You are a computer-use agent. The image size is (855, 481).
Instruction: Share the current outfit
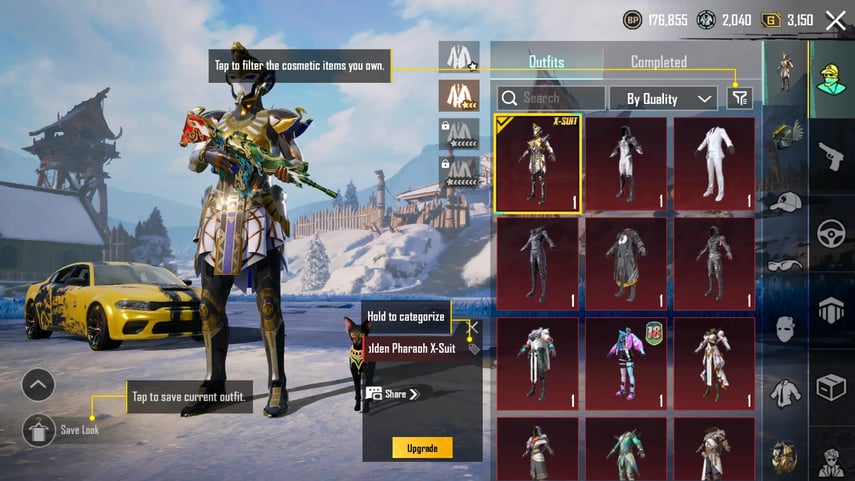[392, 394]
